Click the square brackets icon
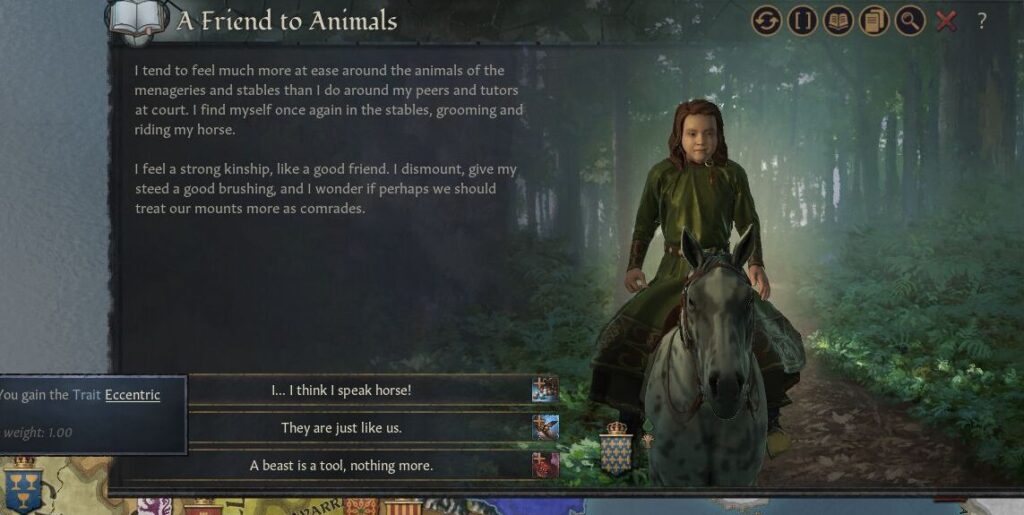The height and width of the screenshot is (515, 1024). tap(802, 20)
